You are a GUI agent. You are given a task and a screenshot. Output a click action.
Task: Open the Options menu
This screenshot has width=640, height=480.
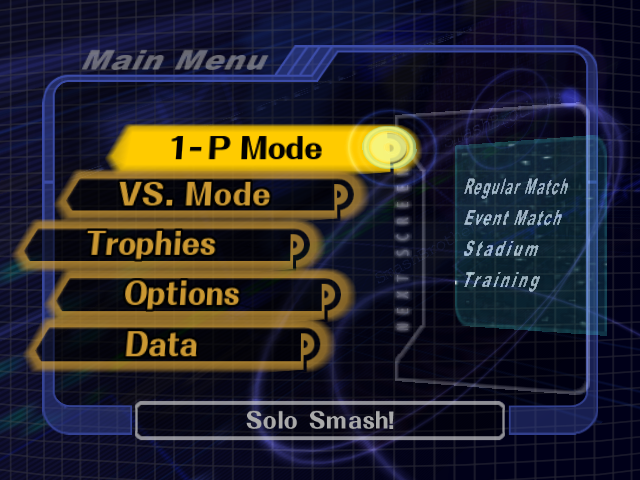(x=182, y=294)
